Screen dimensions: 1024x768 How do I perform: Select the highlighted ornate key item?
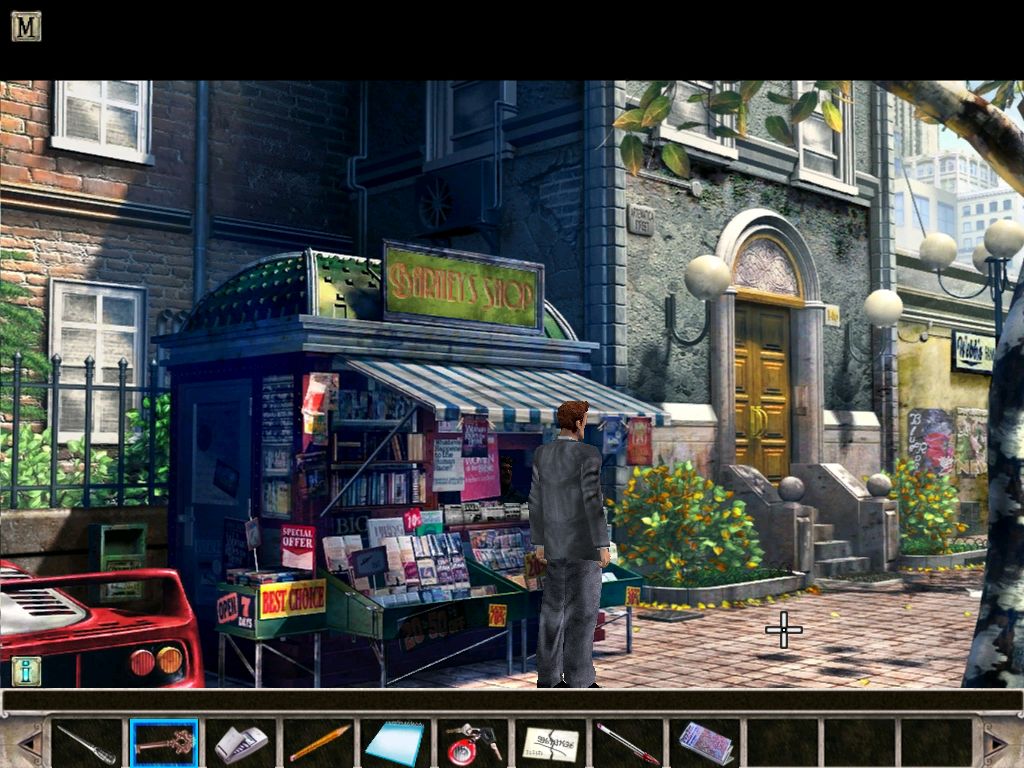[164, 743]
